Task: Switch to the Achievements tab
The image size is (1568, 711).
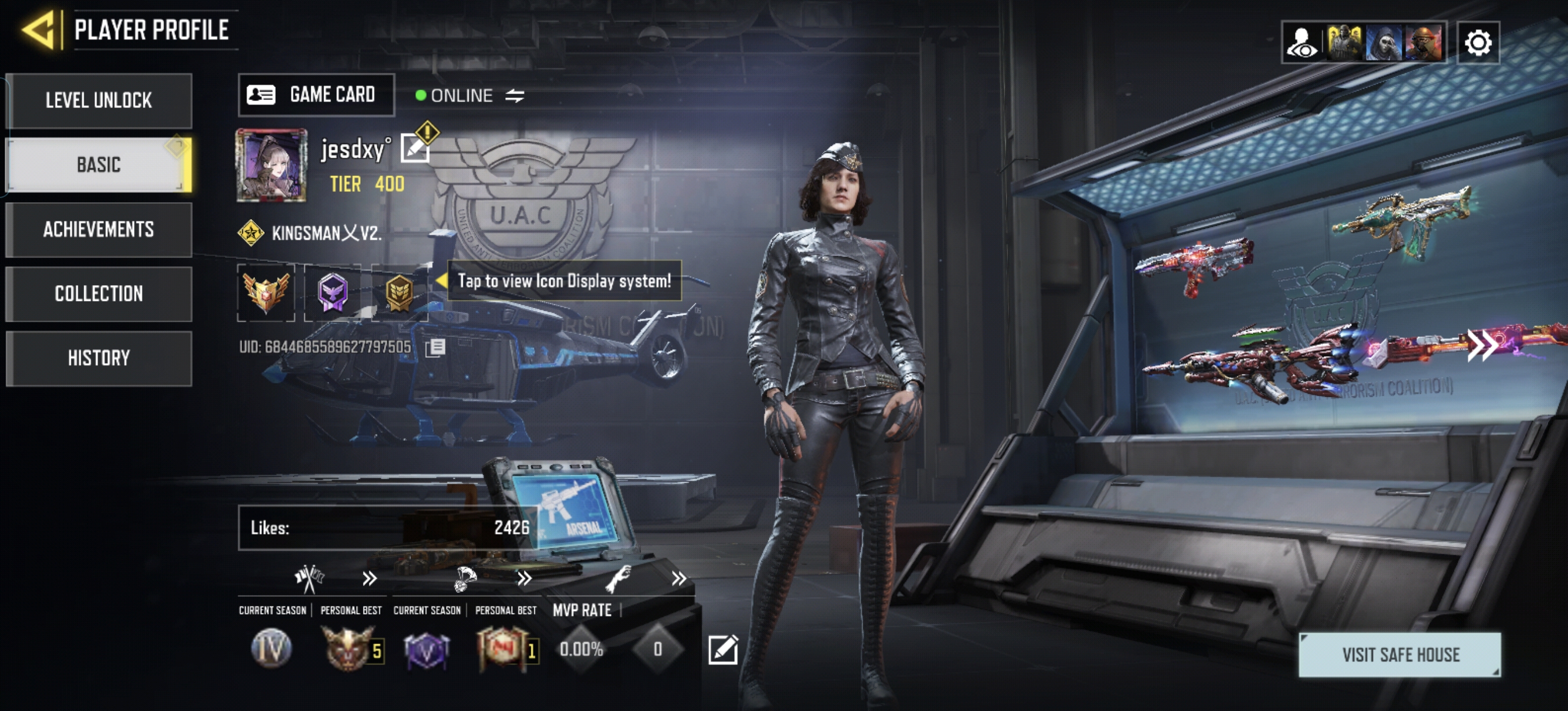Action: tap(99, 229)
